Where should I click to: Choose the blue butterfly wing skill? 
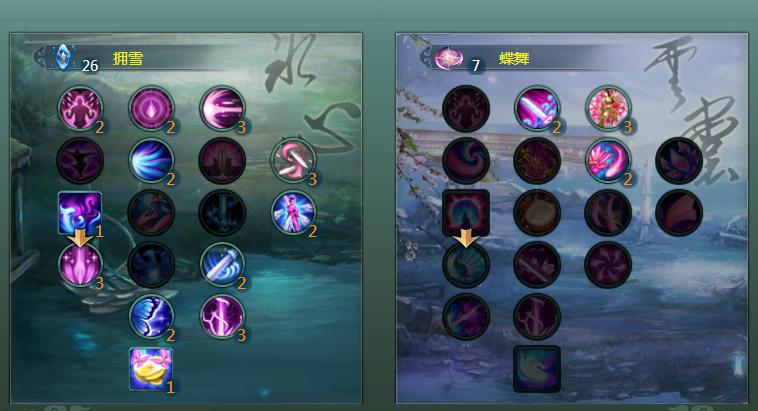[x=151, y=316]
